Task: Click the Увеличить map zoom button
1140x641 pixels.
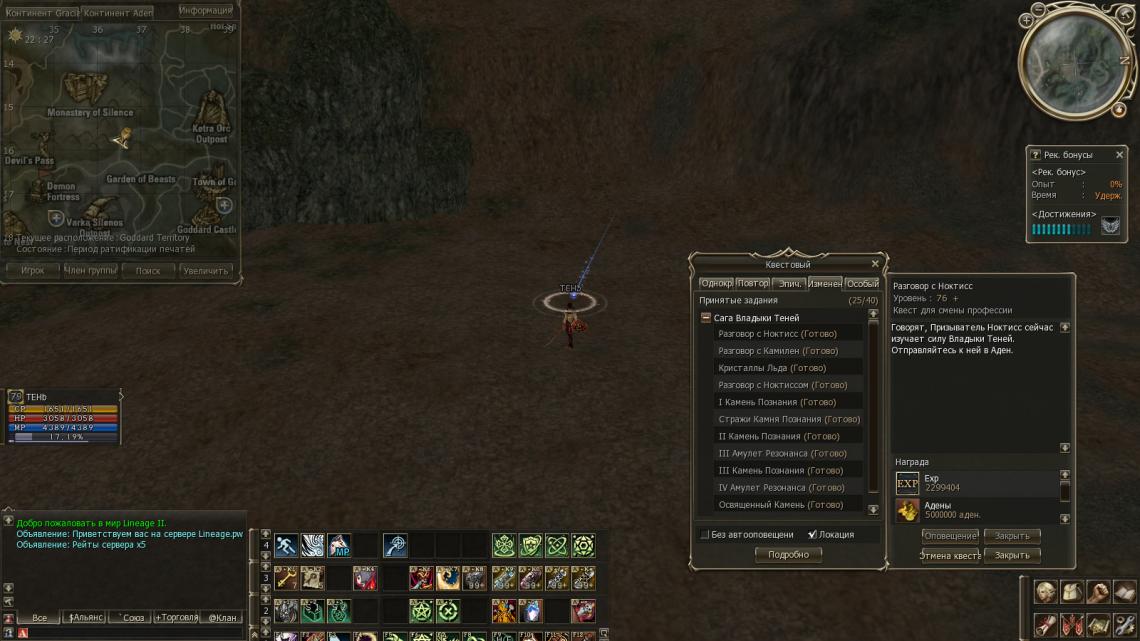Action: click(206, 271)
